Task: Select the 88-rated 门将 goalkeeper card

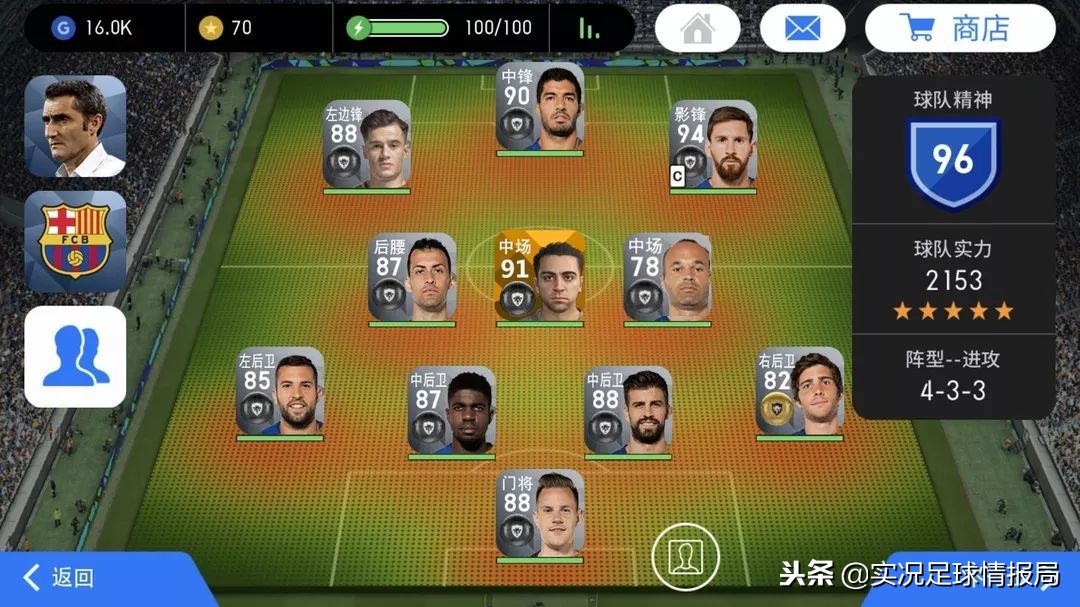Action: coord(540,514)
